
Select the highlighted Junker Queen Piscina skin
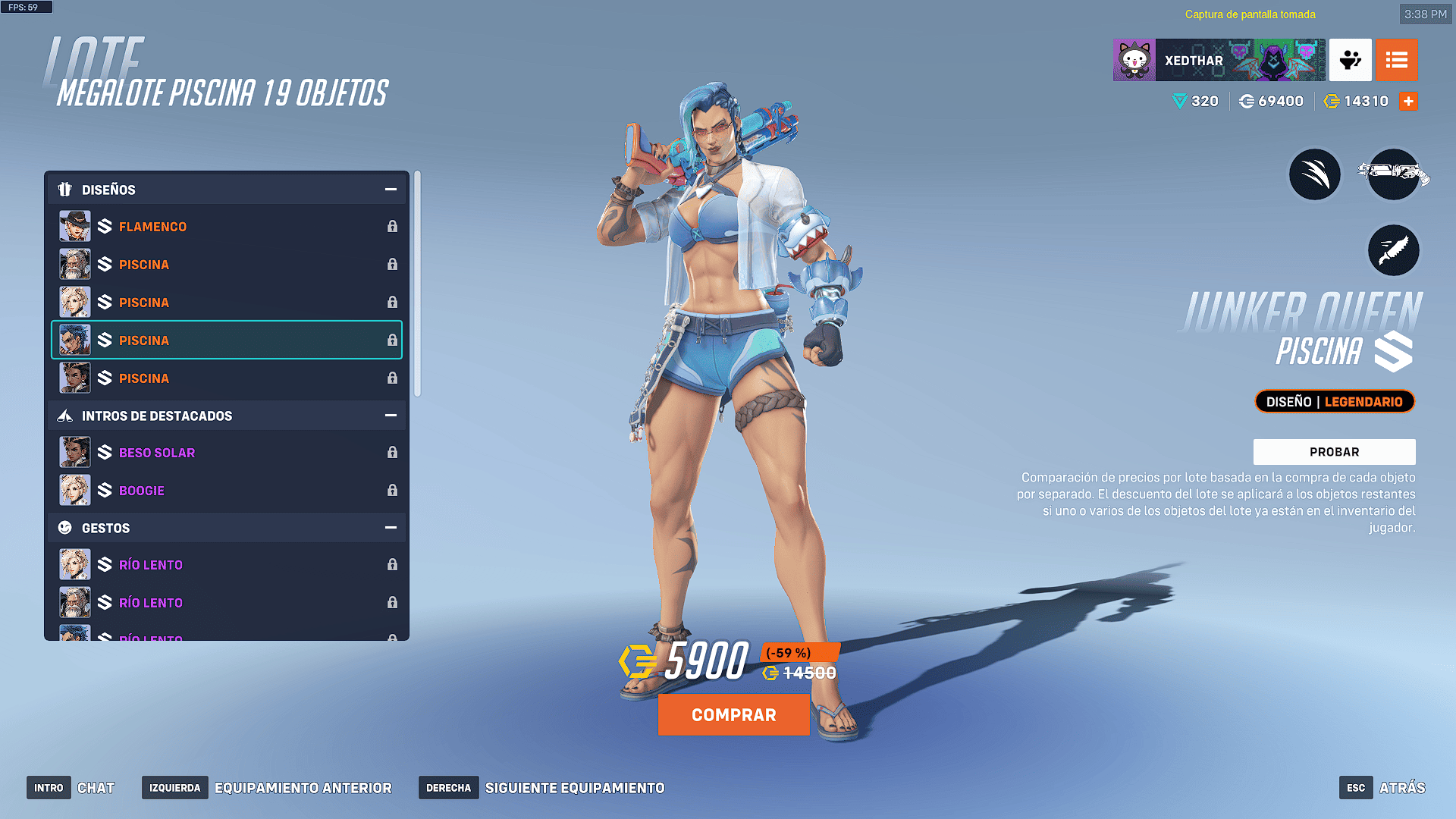[x=226, y=340]
